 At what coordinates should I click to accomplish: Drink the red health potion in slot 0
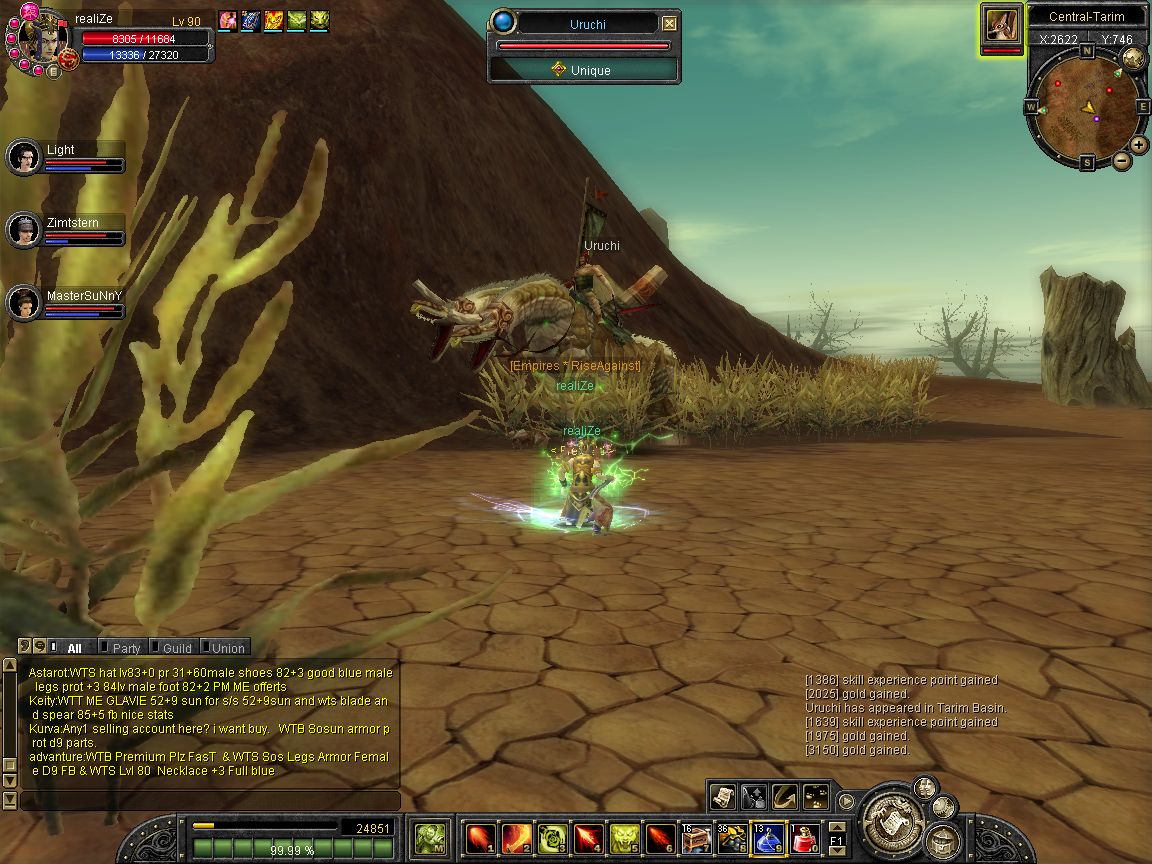pyautogui.click(x=803, y=837)
